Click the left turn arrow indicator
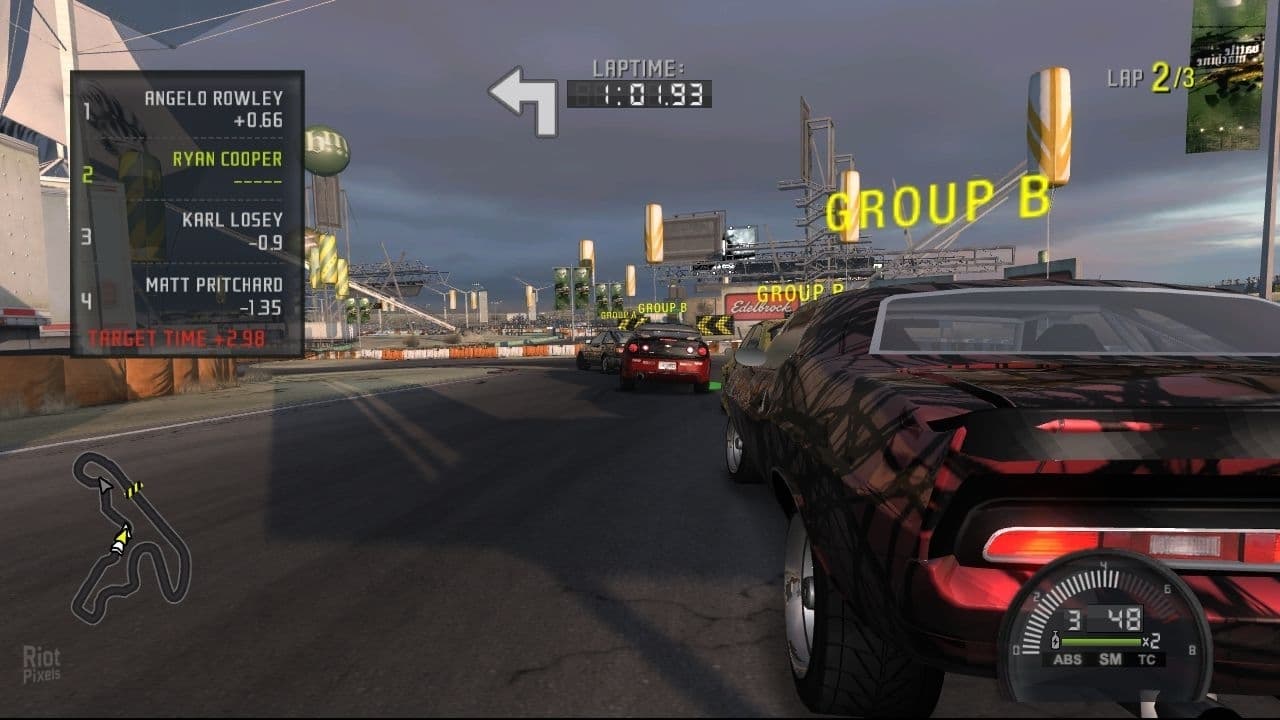Viewport: 1280px width, 720px height. click(525, 100)
